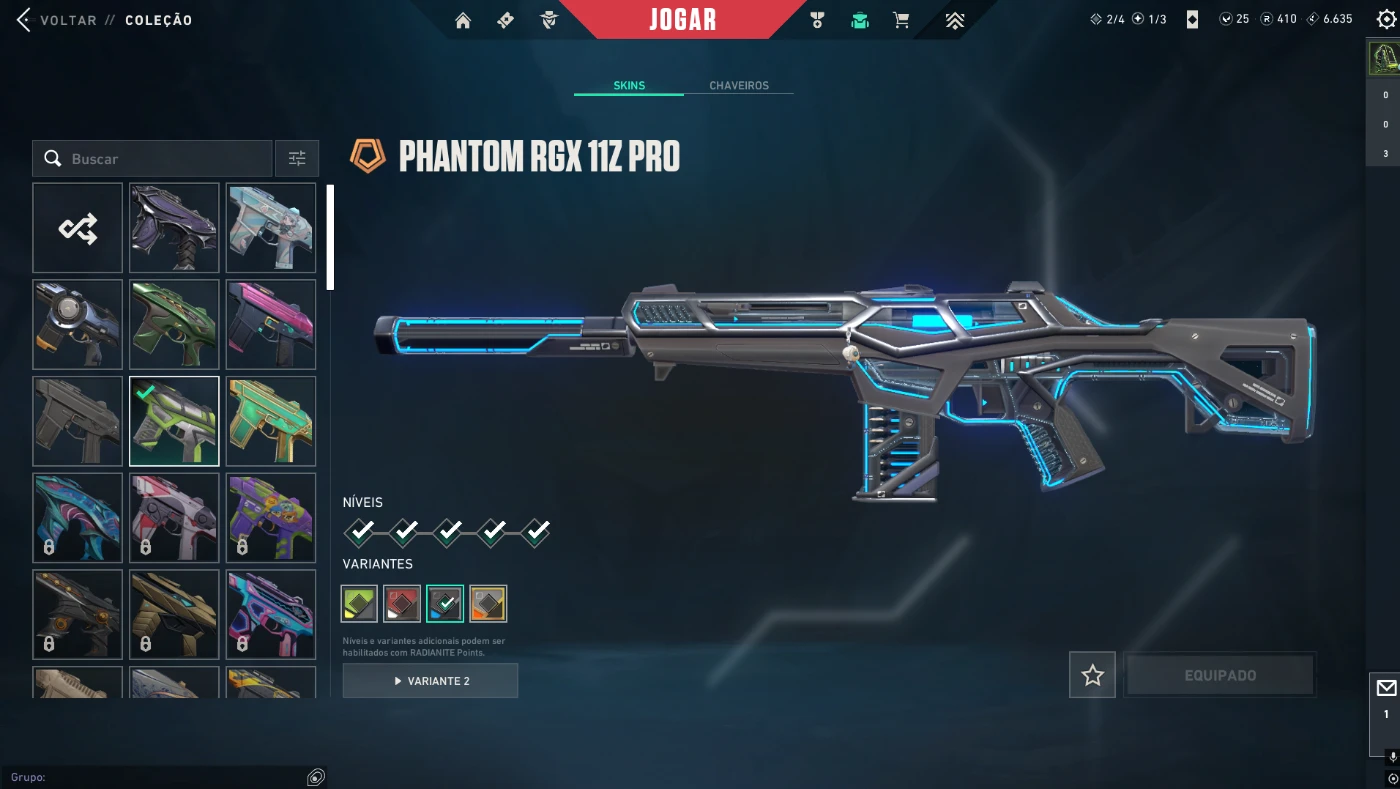Open the home screen icon
The width and height of the screenshot is (1400, 789).
[462, 21]
